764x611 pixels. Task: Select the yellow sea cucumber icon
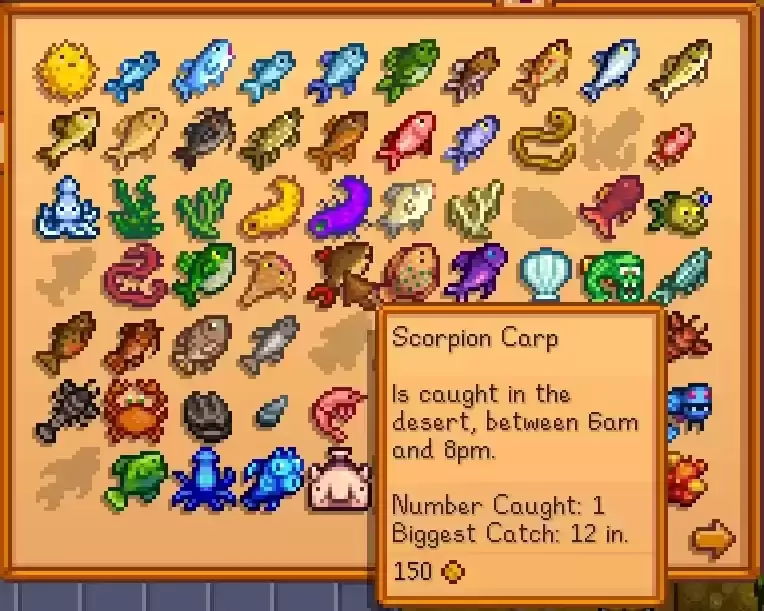coord(271,206)
